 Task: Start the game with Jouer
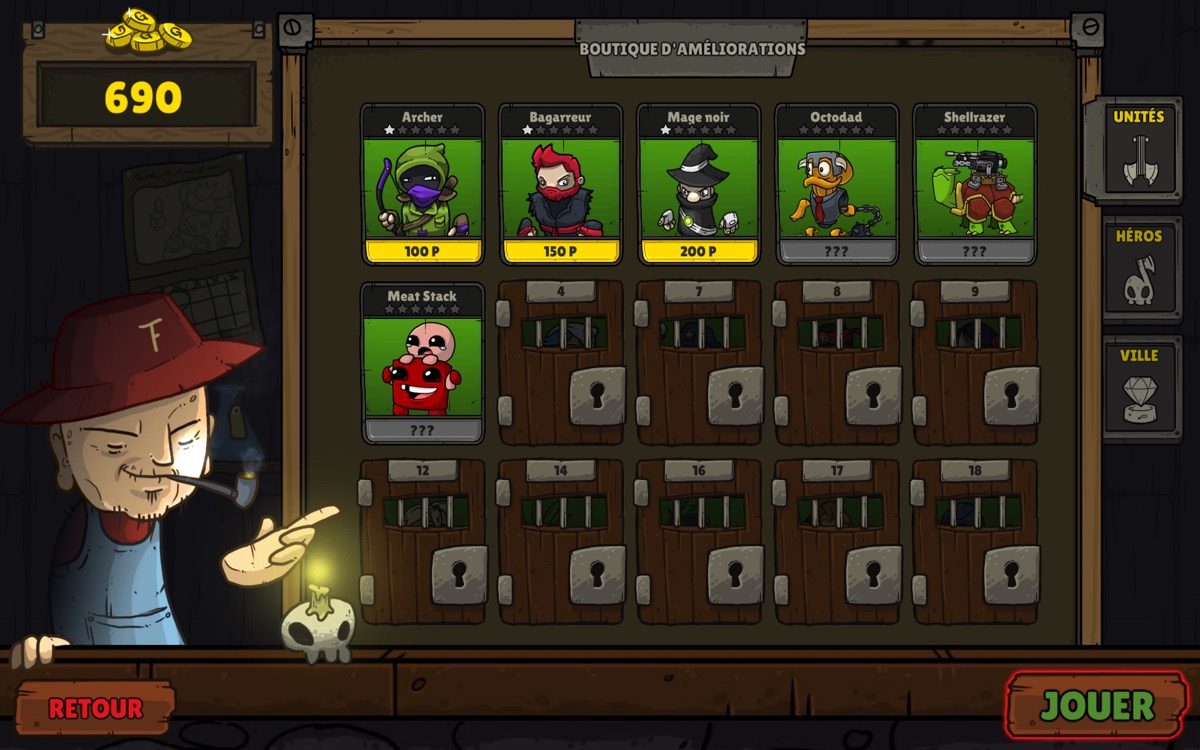[x=1097, y=705]
